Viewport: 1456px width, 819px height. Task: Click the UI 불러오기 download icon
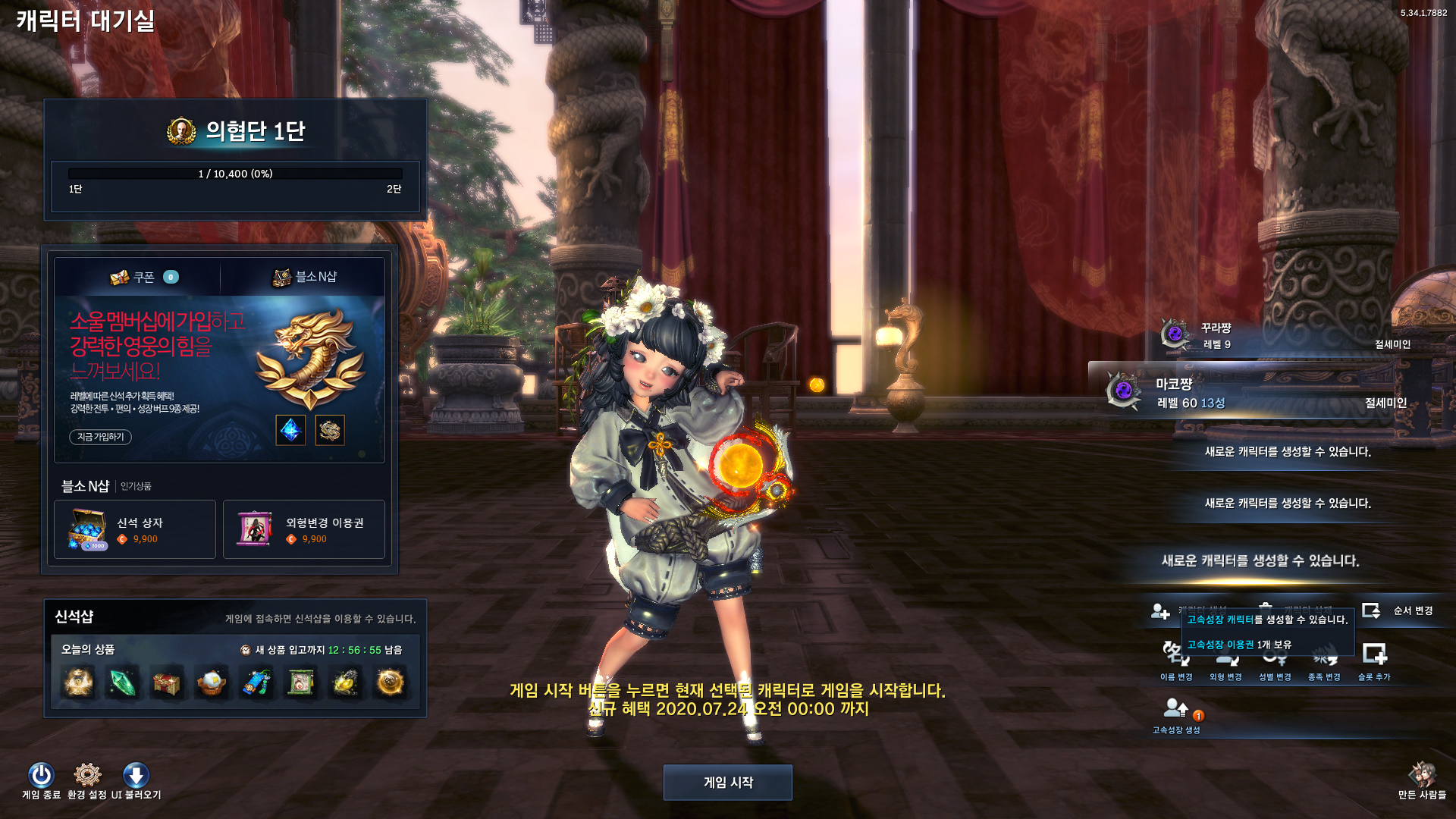pyautogui.click(x=136, y=776)
